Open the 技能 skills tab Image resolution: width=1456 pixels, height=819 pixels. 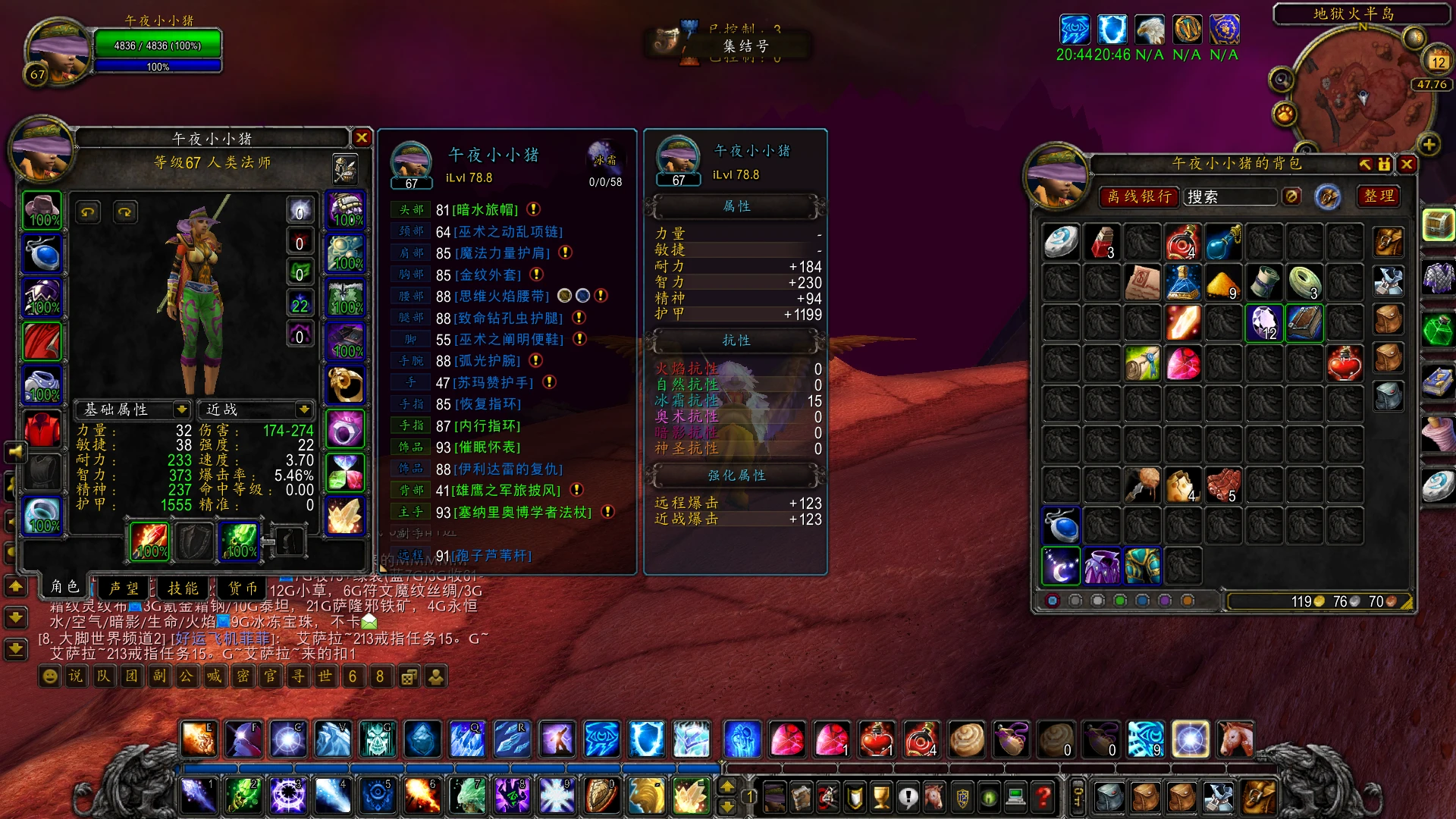(183, 588)
